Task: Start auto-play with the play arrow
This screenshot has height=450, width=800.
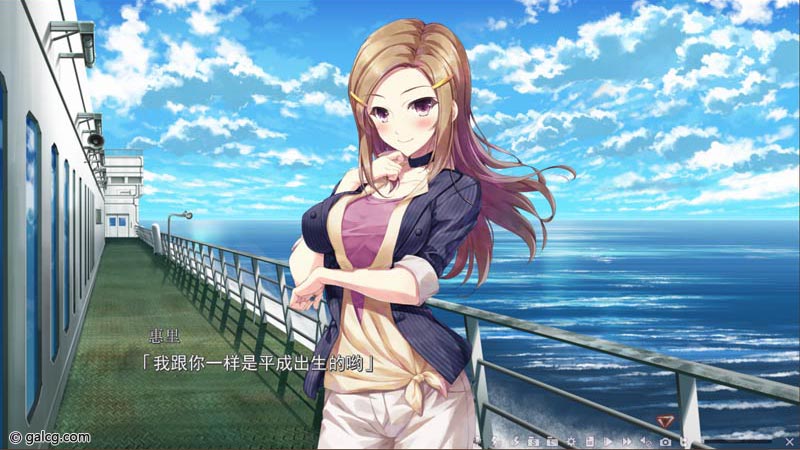Action: point(608,441)
